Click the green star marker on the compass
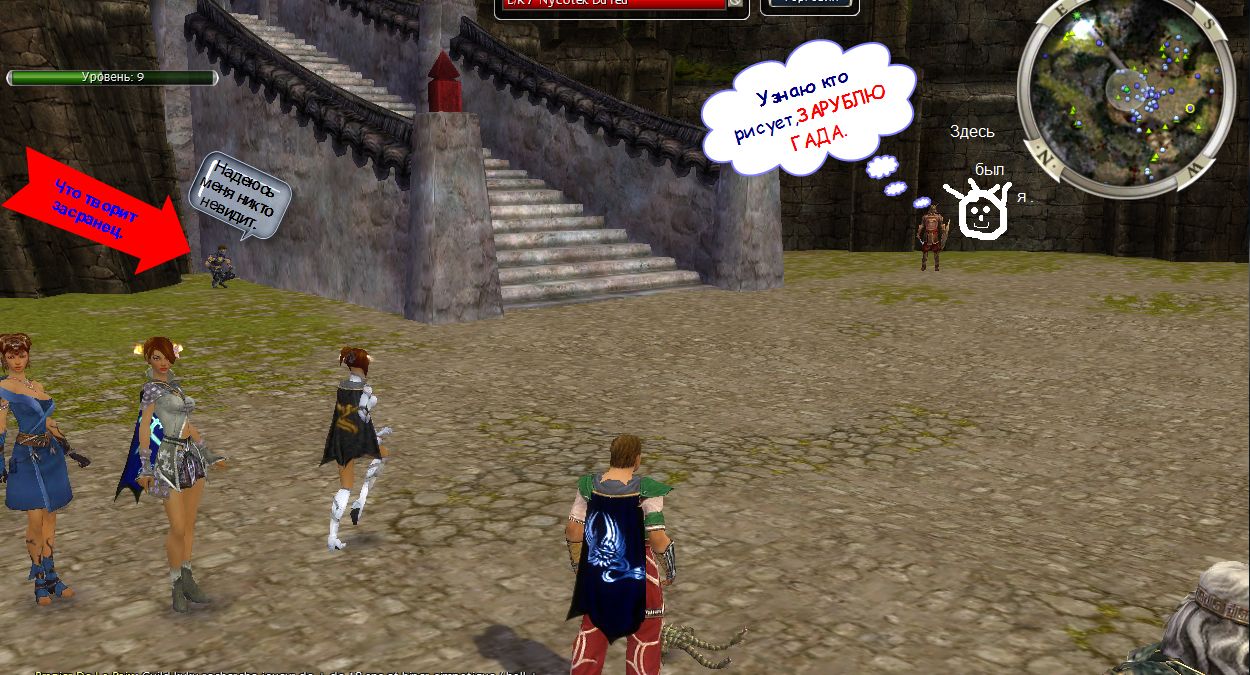 pos(1076,16)
